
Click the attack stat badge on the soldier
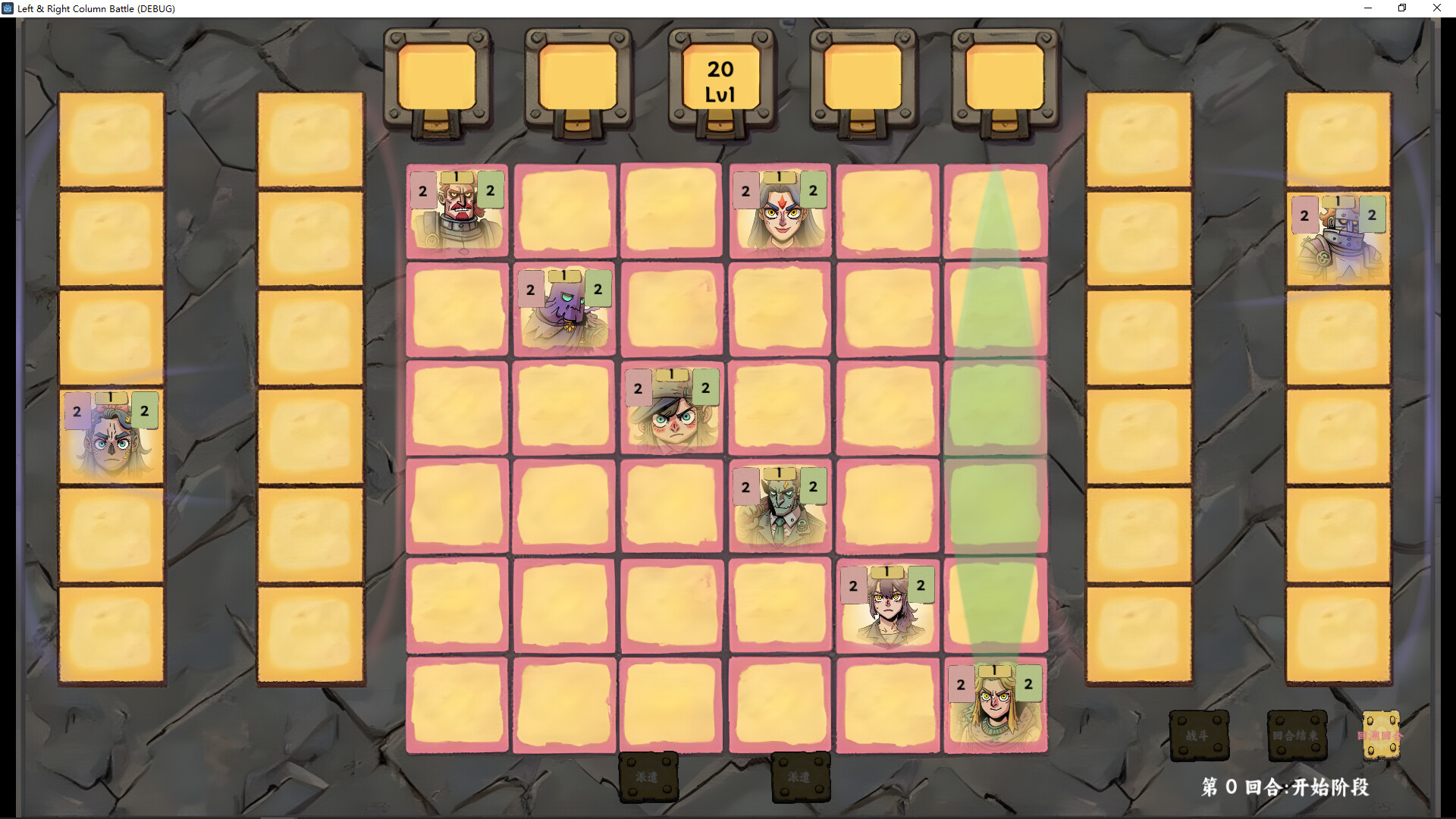tap(422, 190)
